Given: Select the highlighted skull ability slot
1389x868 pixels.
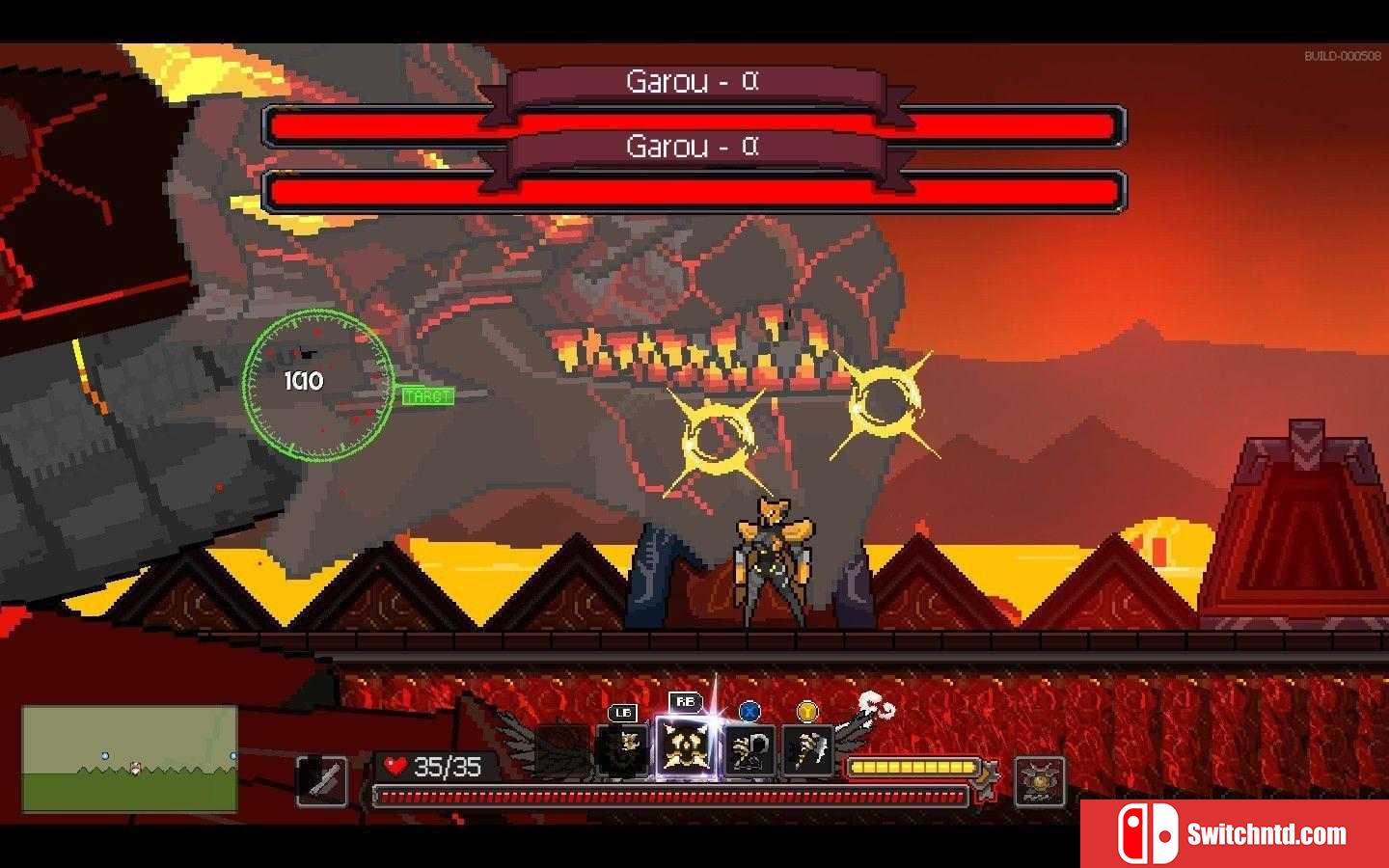Looking at the screenshot, I should click(x=684, y=748).
